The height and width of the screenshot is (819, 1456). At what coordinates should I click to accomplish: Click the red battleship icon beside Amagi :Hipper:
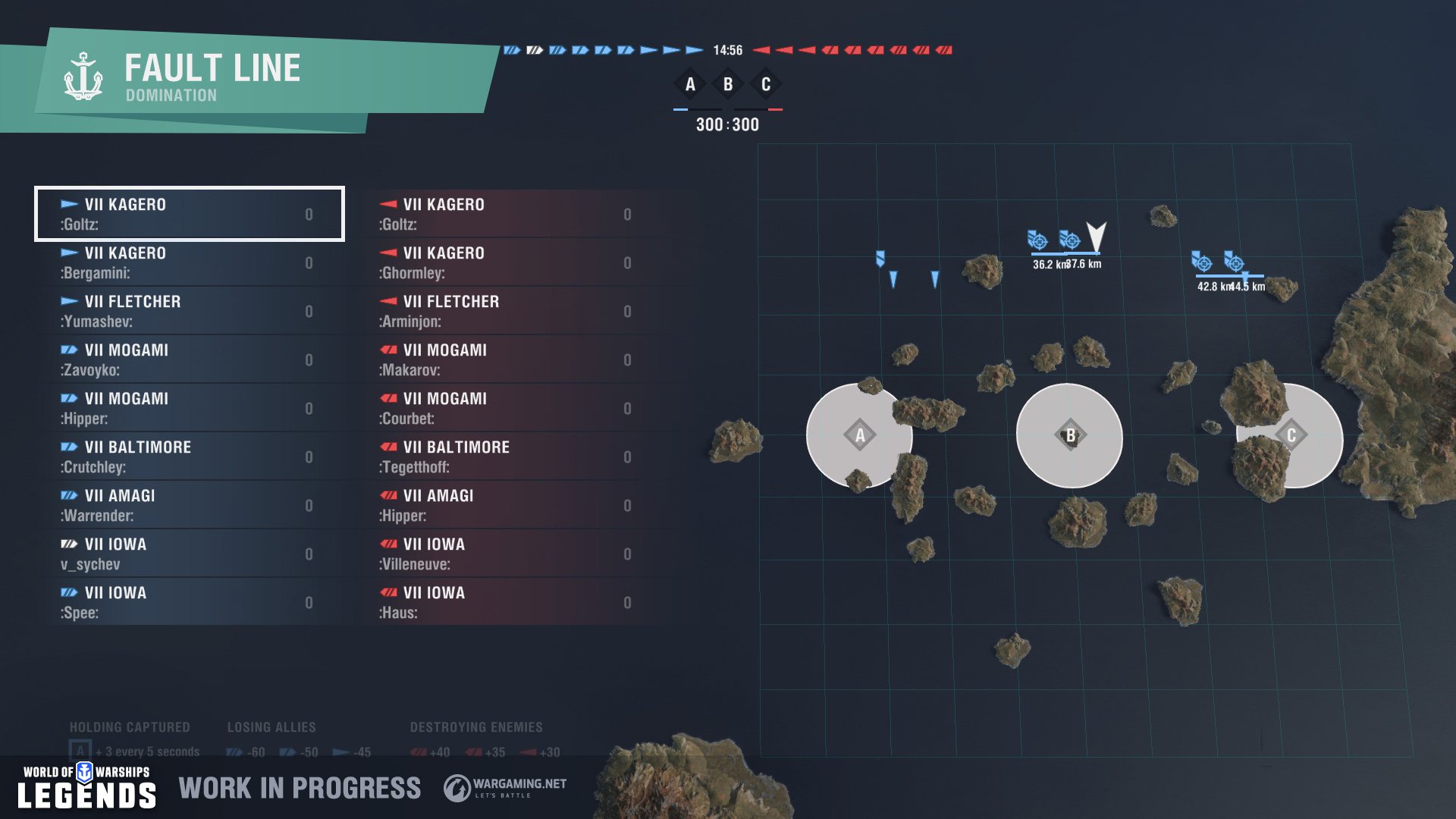tap(388, 496)
